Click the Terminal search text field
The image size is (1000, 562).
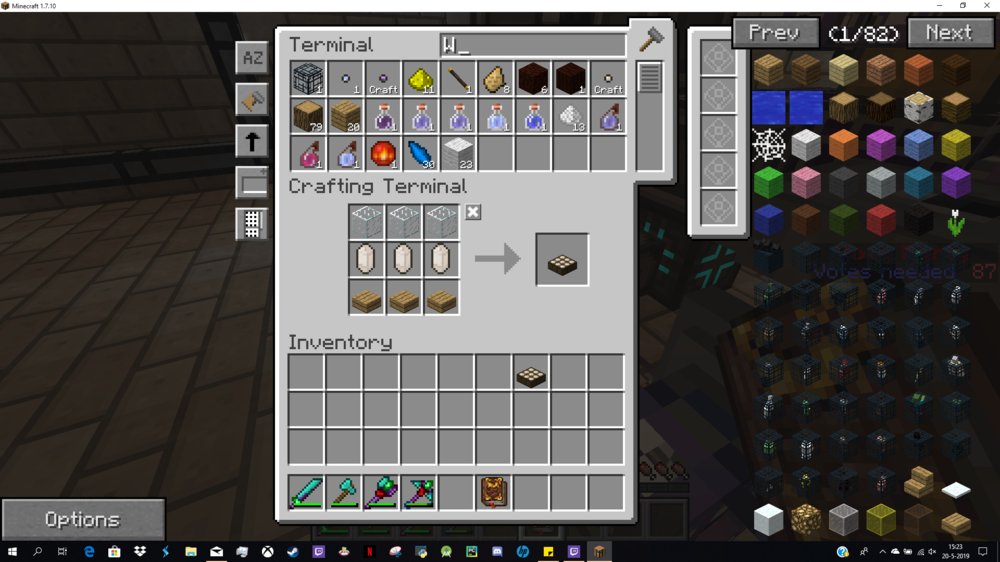532,45
